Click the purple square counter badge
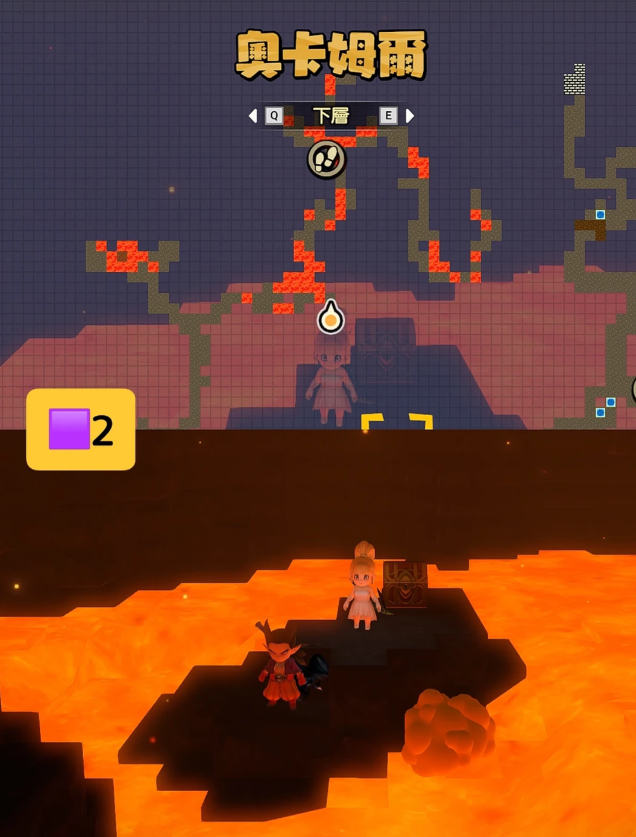Viewport: 636px width, 837px height. pyautogui.click(x=81, y=430)
